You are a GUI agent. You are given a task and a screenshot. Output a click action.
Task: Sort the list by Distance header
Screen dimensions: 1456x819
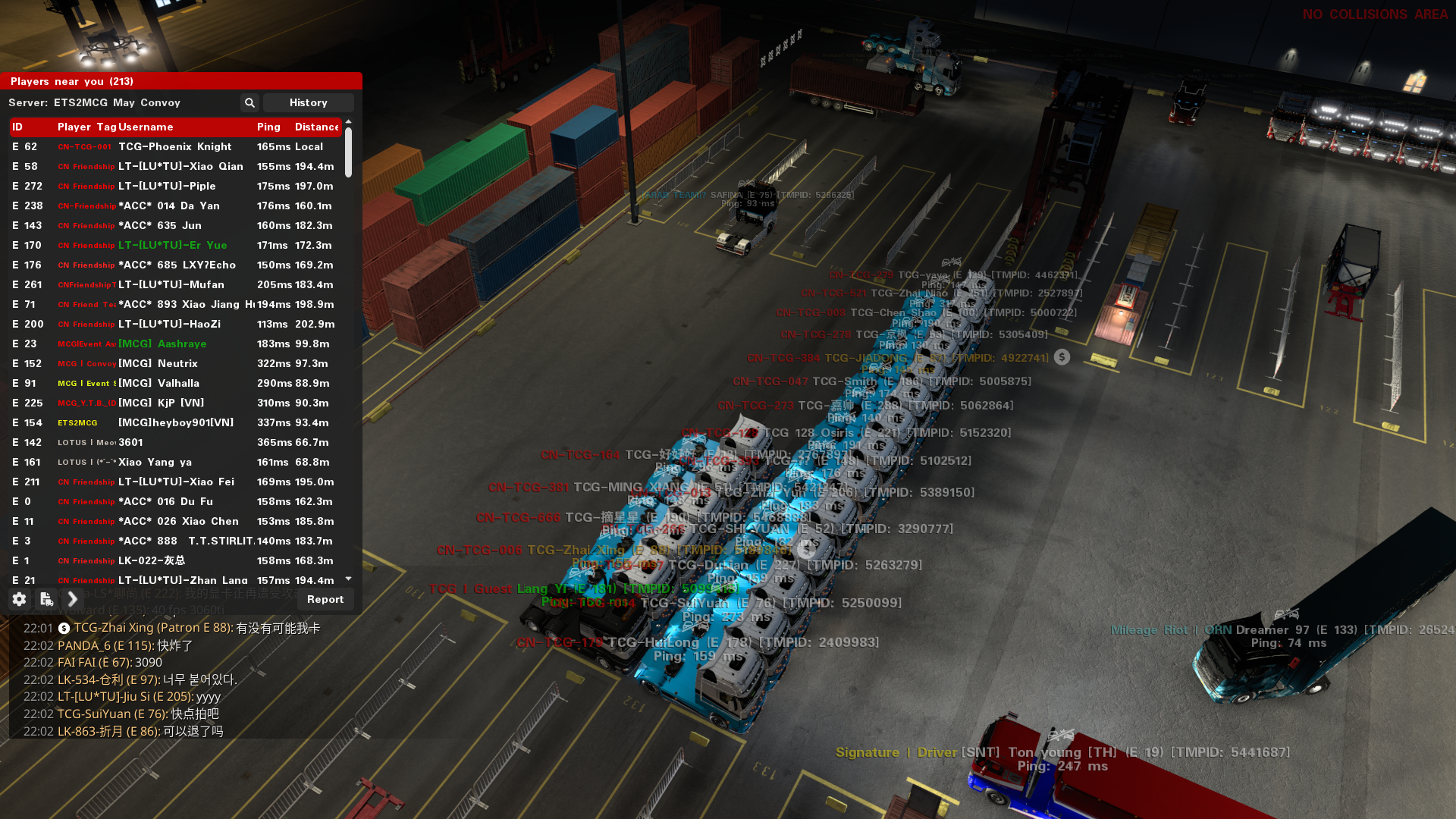pos(316,127)
